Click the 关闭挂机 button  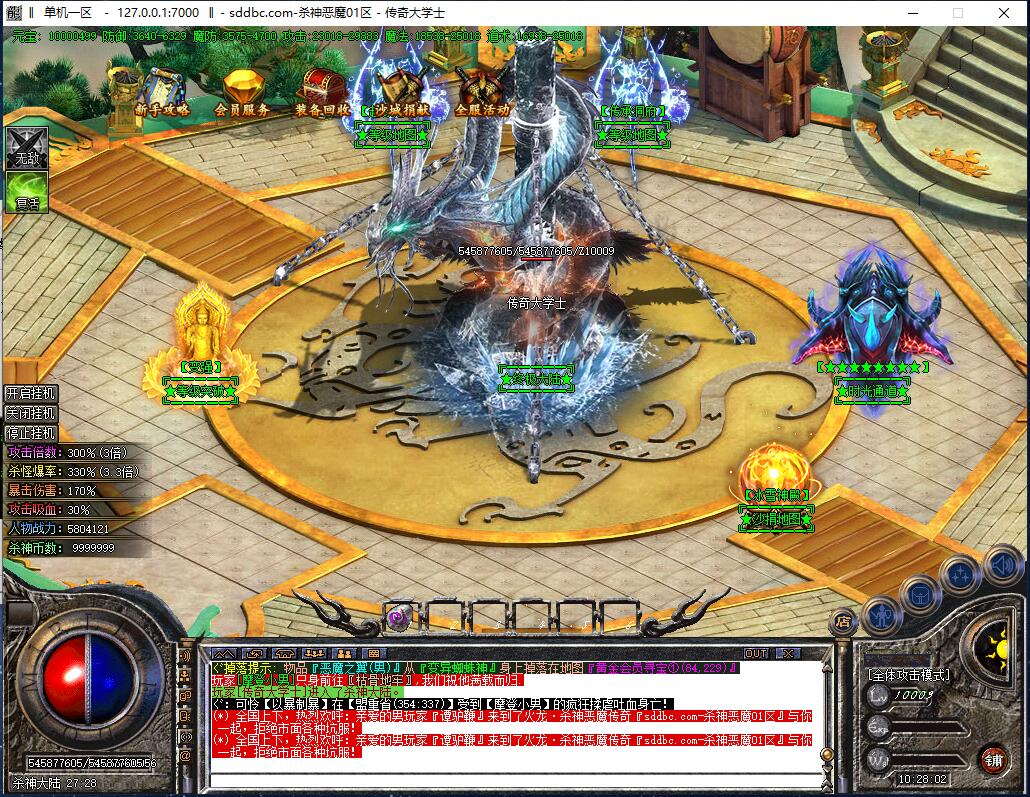31,413
